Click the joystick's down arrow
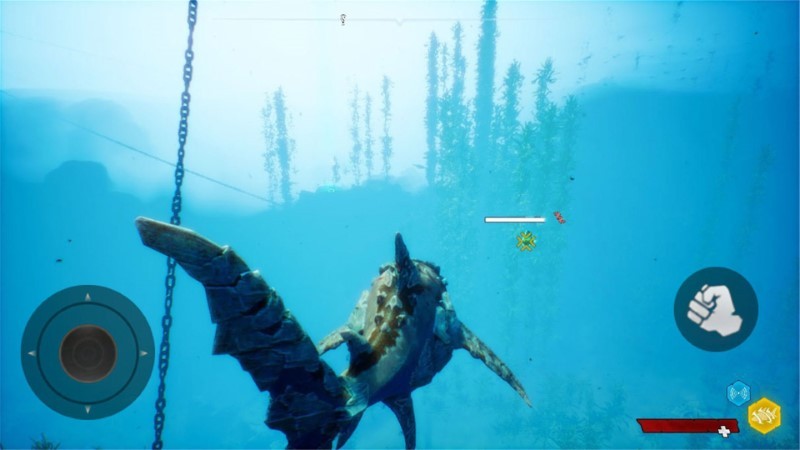The image size is (800, 450). [87, 408]
